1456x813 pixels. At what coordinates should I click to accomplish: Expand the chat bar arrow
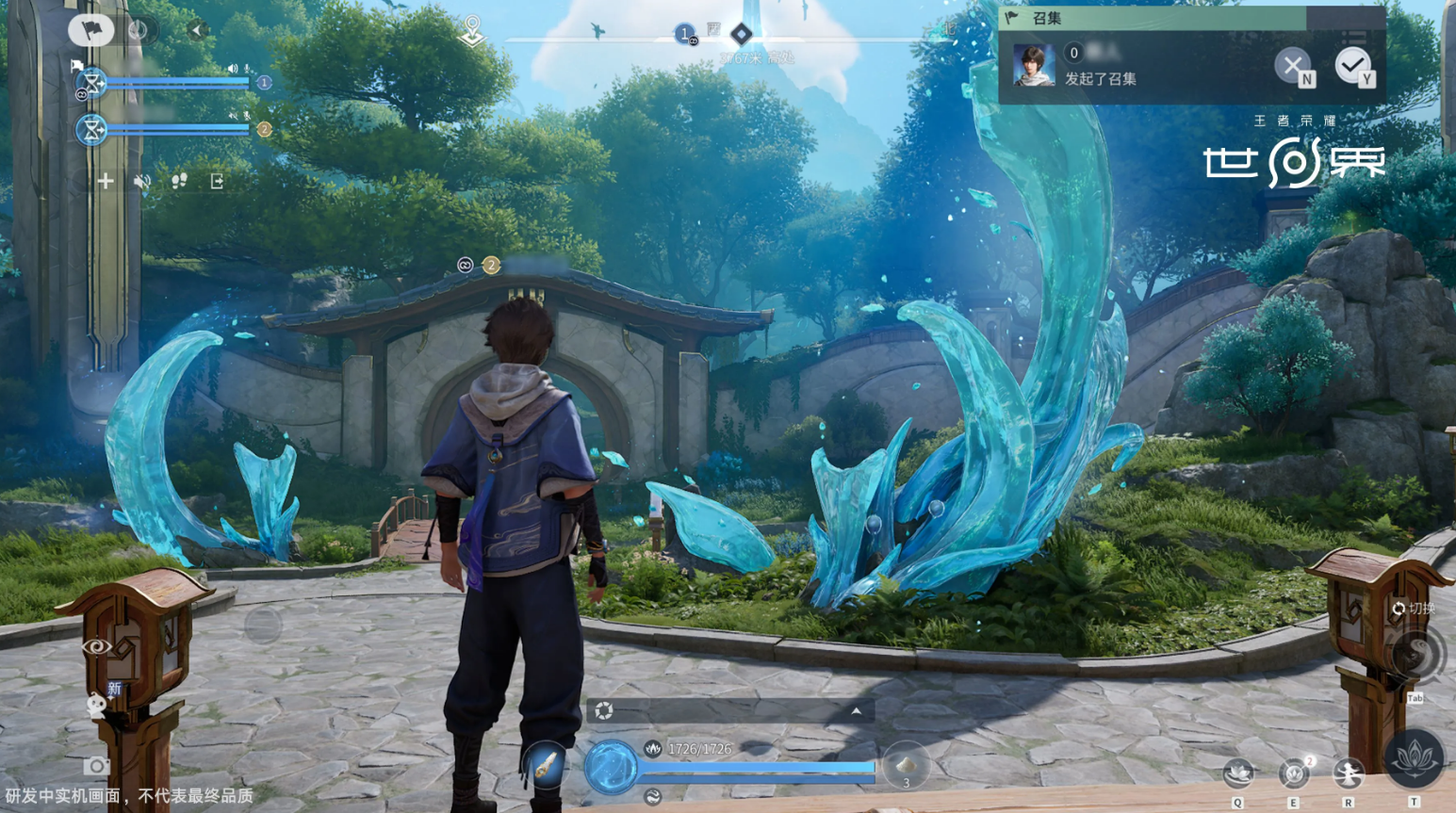(856, 711)
